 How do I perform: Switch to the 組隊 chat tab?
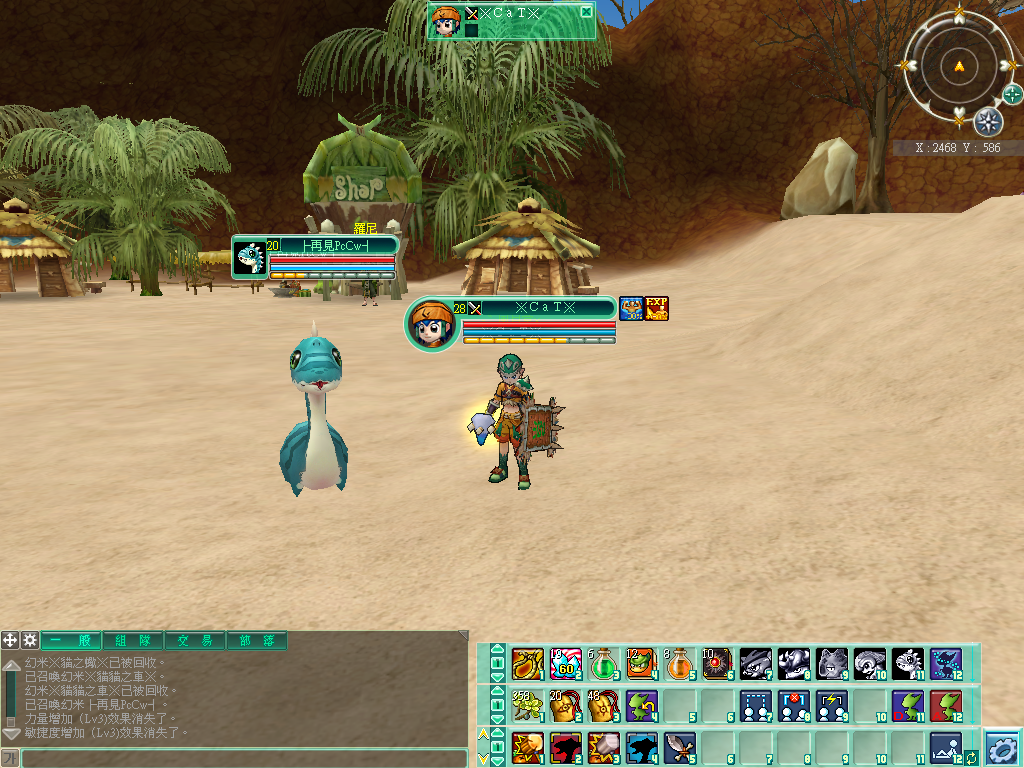click(131, 641)
